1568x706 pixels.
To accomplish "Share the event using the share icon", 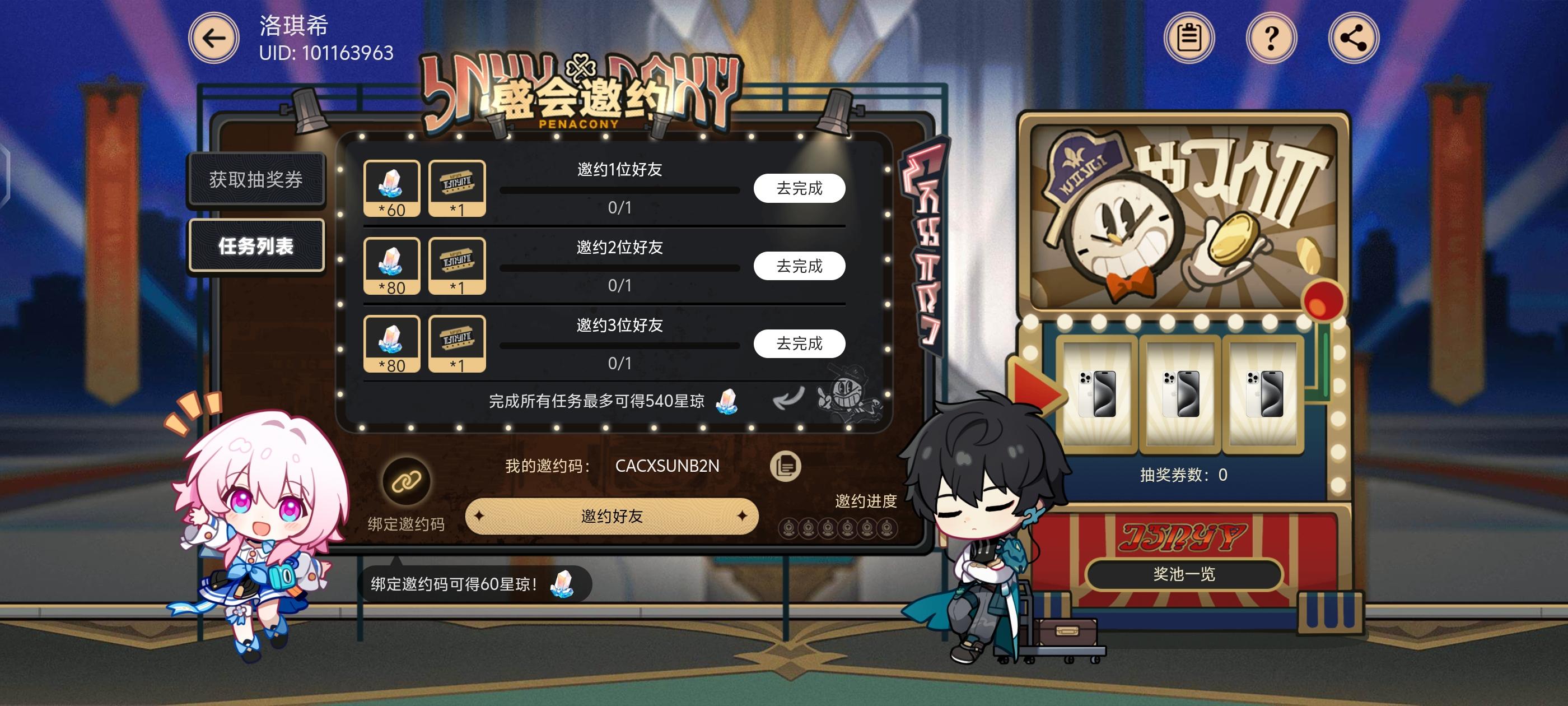I will pos(1351,38).
